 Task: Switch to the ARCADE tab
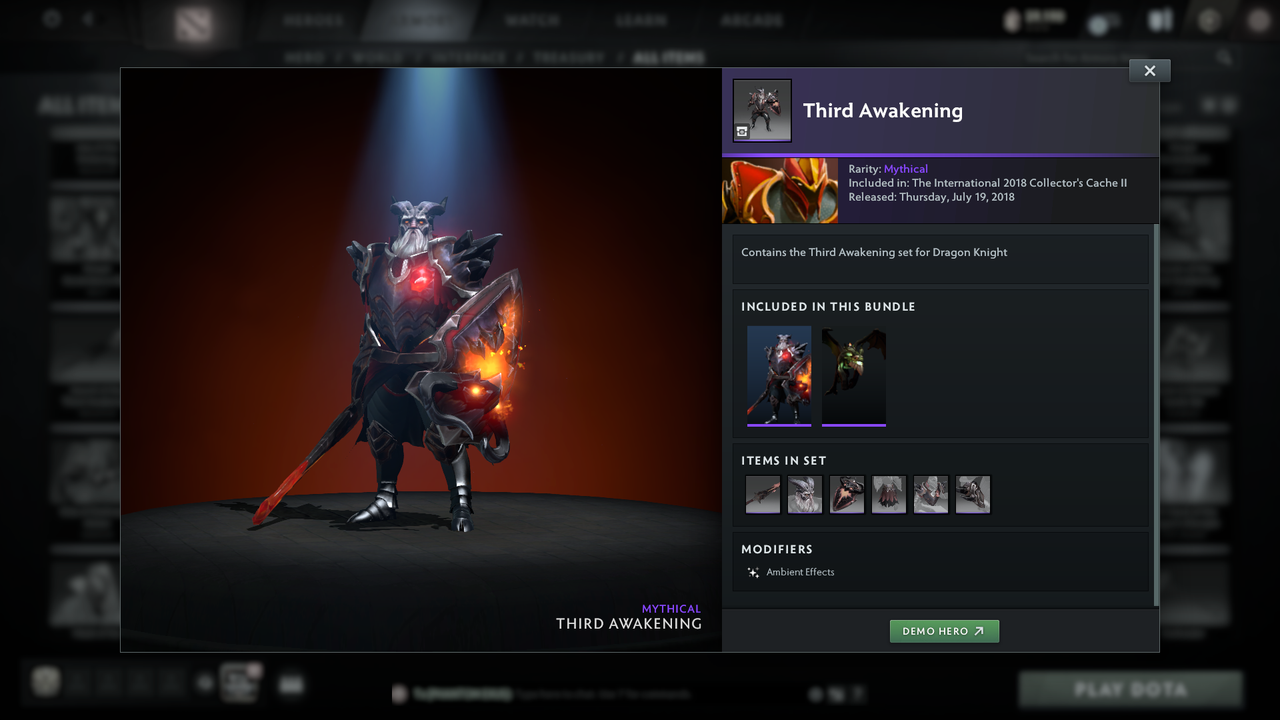click(x=751, y=18)
